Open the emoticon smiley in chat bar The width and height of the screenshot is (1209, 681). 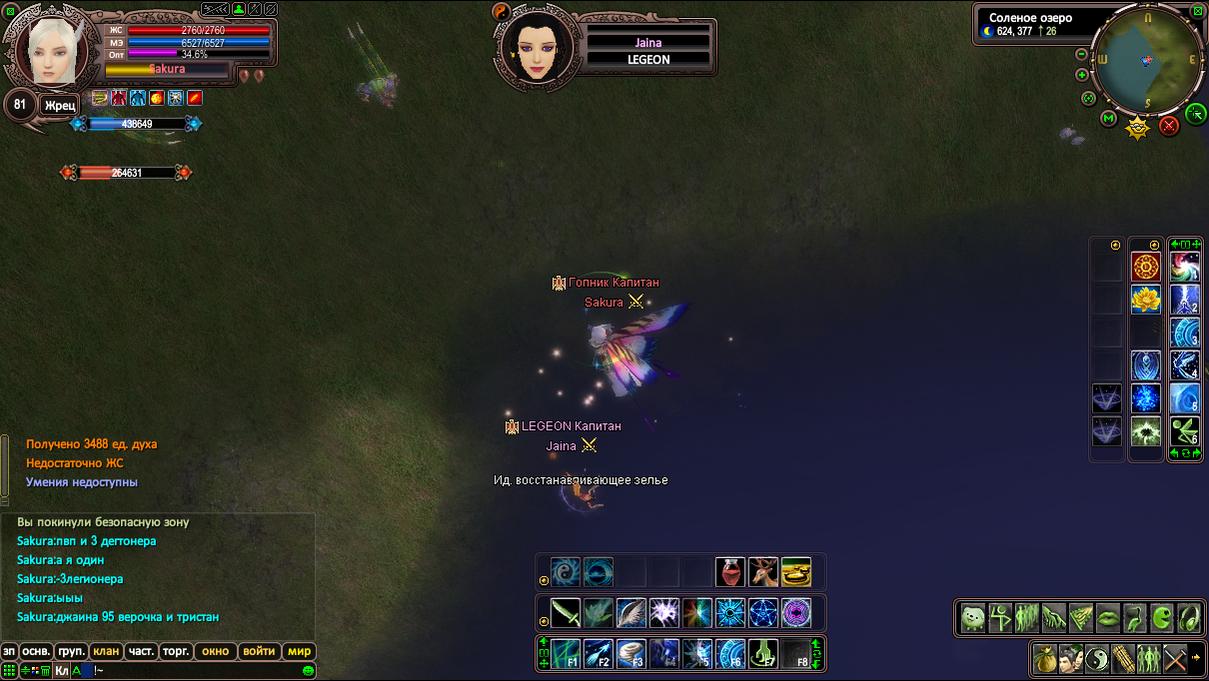(x=308, y=670)
